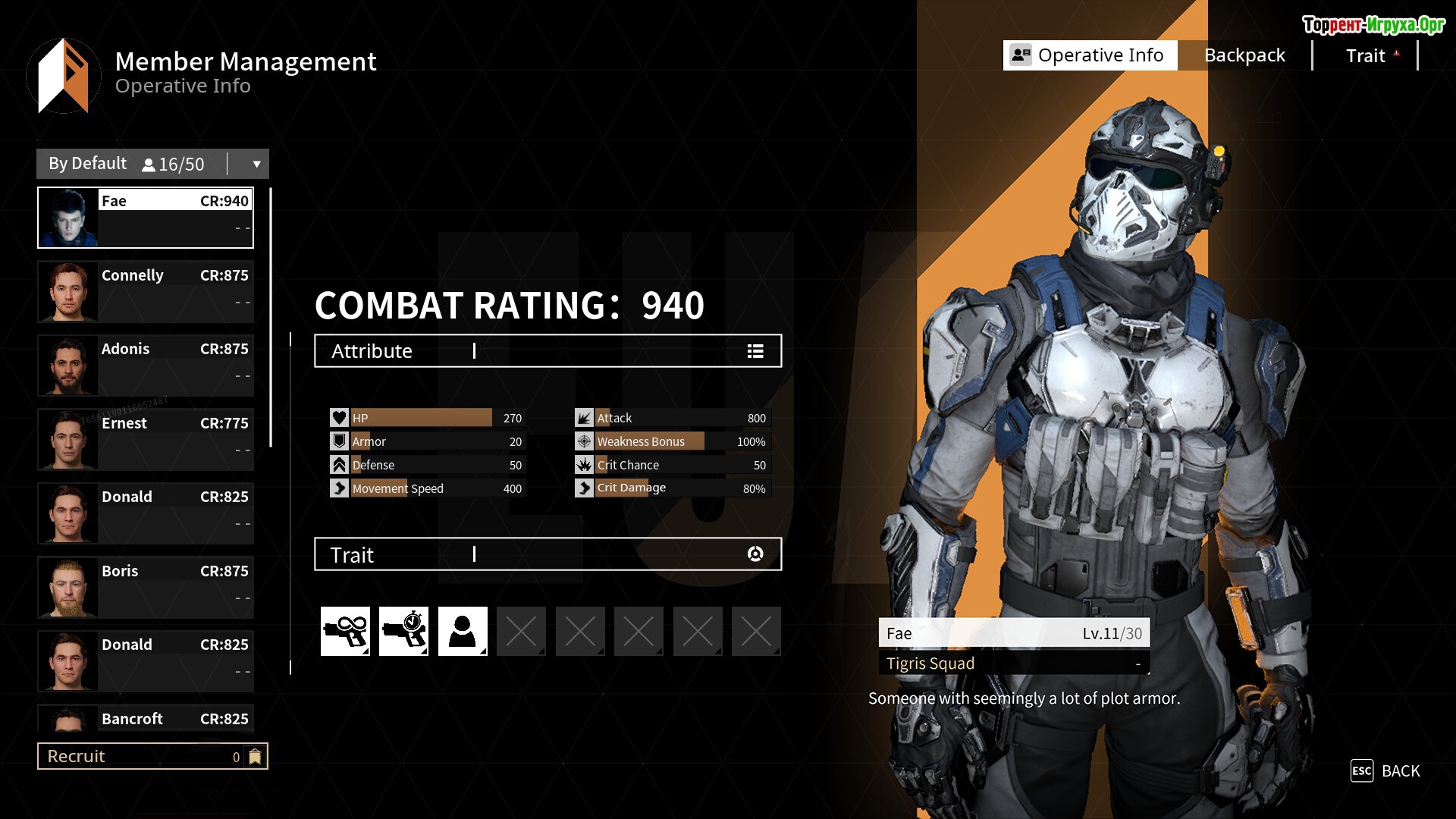Click the Trait section circular icon
This screenshot has height=819, width=1456.
pos(755,554)
